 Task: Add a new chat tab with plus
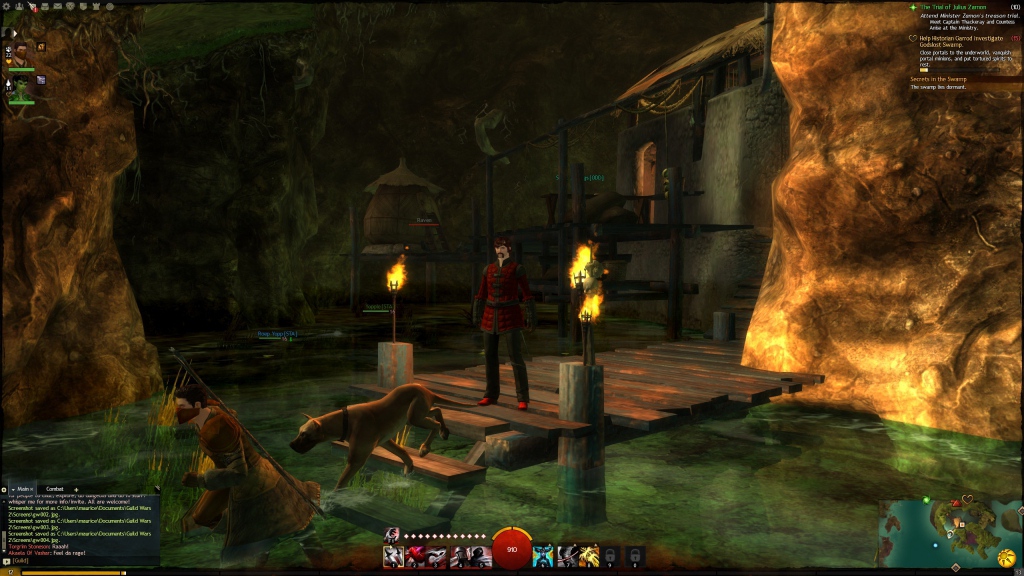pyautogui.click(x=77, y=489)
